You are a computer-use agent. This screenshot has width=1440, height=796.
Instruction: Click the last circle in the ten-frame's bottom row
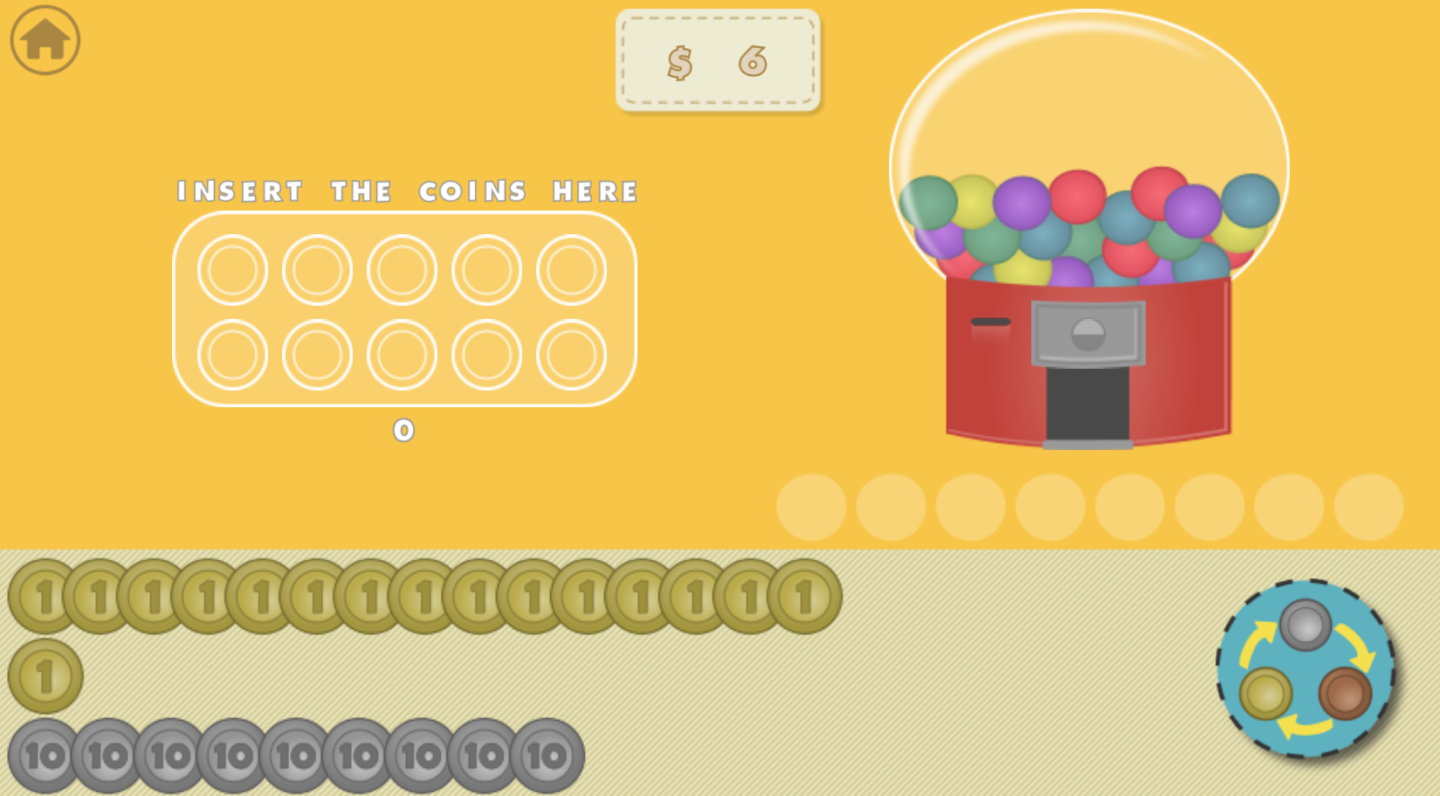pos(571,354)
